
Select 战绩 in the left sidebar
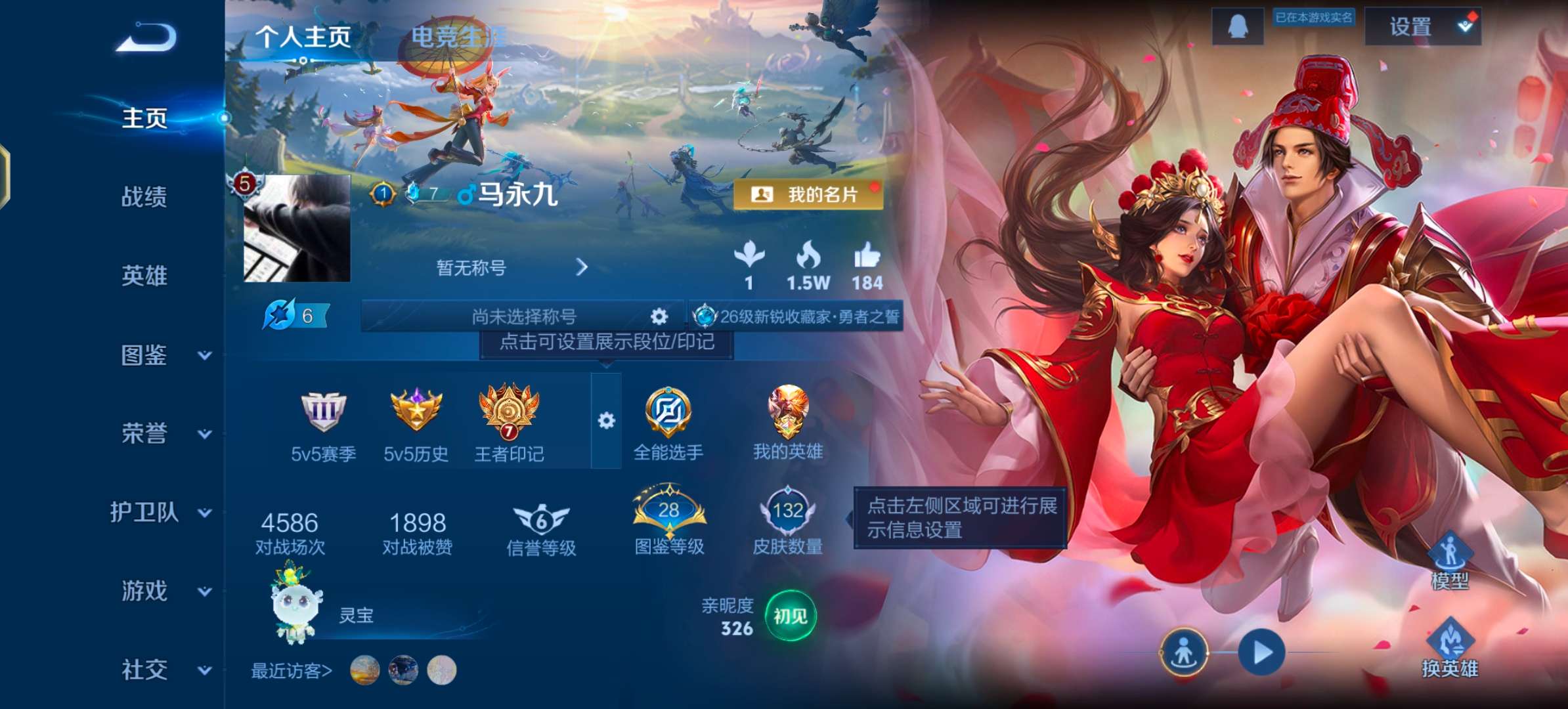pyautogui.click(x=146, y=197)
